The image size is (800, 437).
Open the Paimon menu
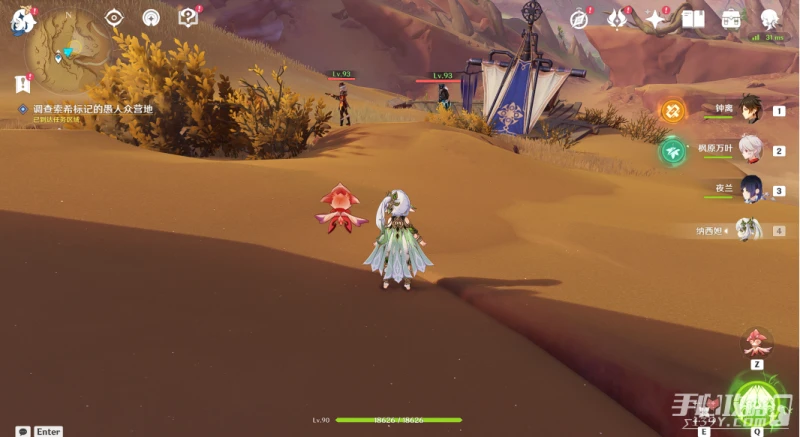(x=21, y=17)
